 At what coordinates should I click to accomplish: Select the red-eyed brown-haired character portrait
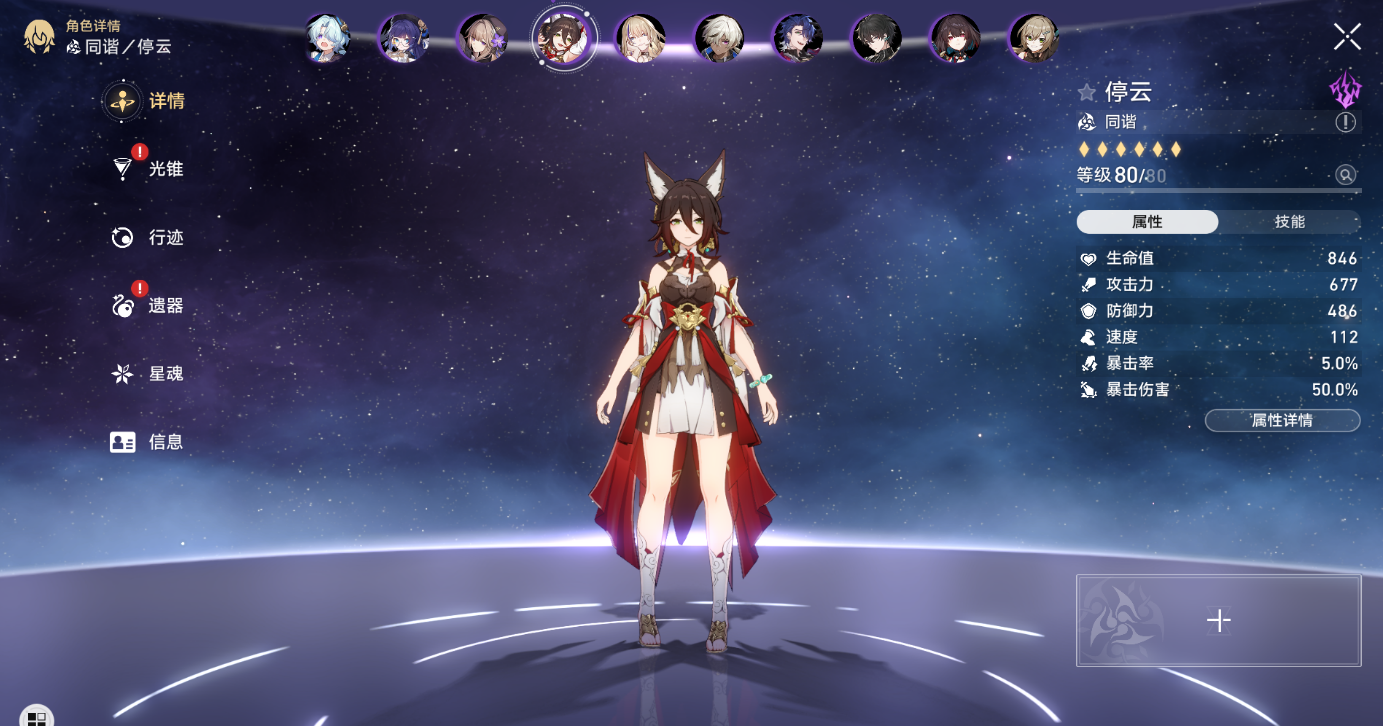coord(955,38)
